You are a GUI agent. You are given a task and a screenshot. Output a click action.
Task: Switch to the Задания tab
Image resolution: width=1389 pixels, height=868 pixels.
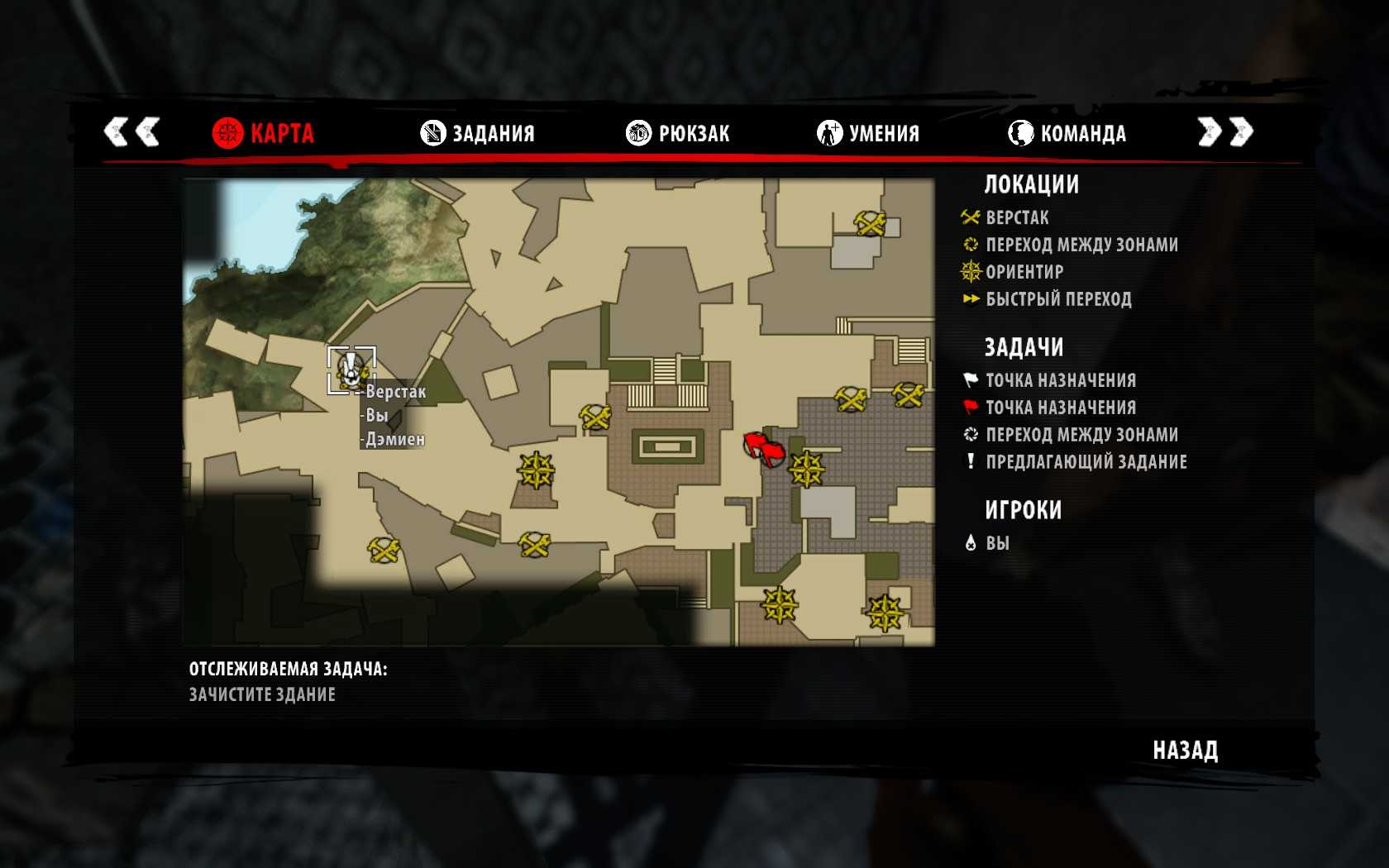coord(478,133)
